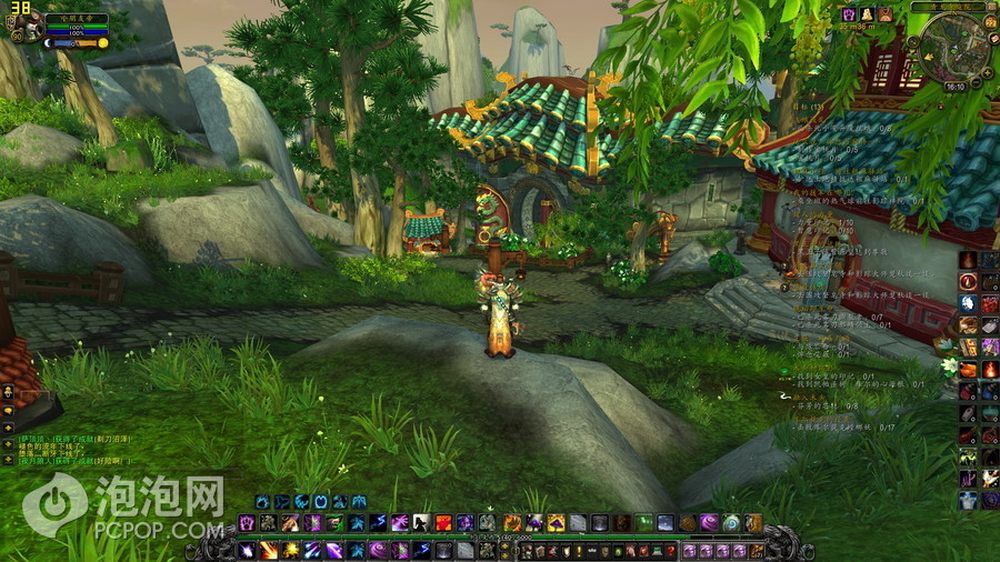This screenshot has height=562, width=1000.
Task: Use the white silhouette ability on the action bar
Action: coord(421,522)
